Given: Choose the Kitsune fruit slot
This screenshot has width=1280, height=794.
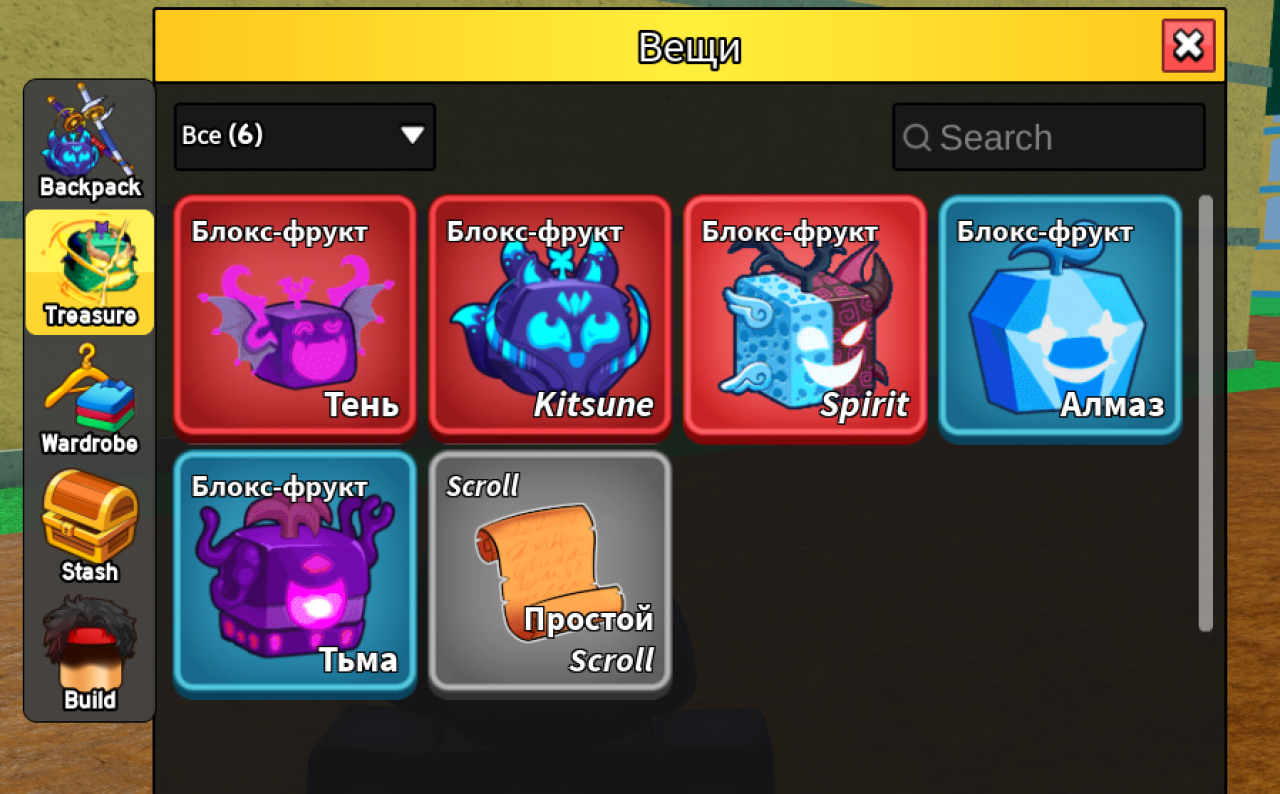Looking at the screenshot, I should [550, 317].
